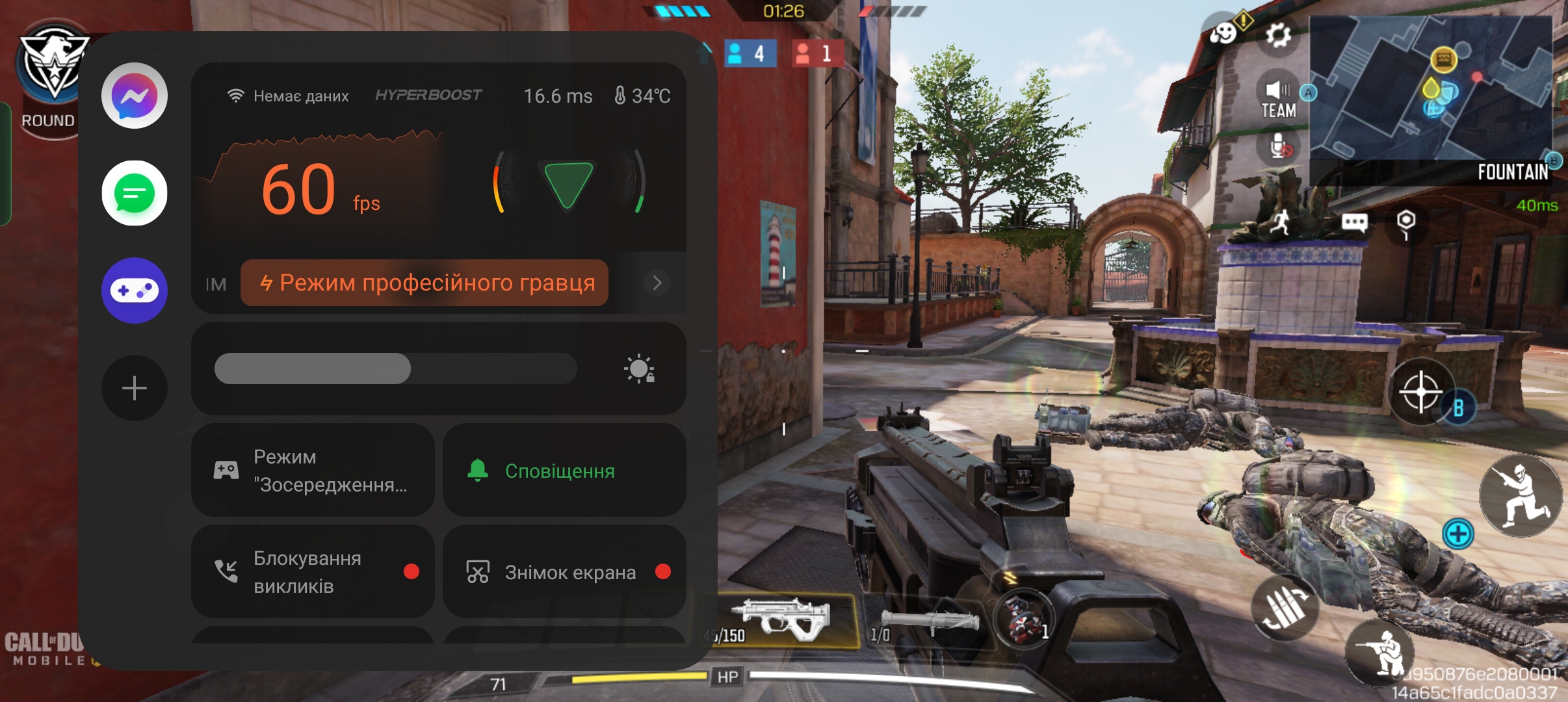Click the screen brightness slider
1568x702 pixels.
tap(395, 369)
